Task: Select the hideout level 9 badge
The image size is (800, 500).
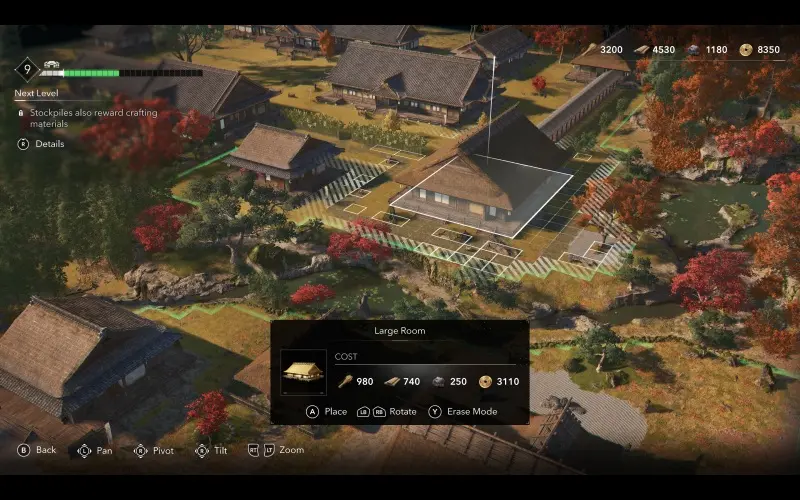Action: [x=27, y=71]
